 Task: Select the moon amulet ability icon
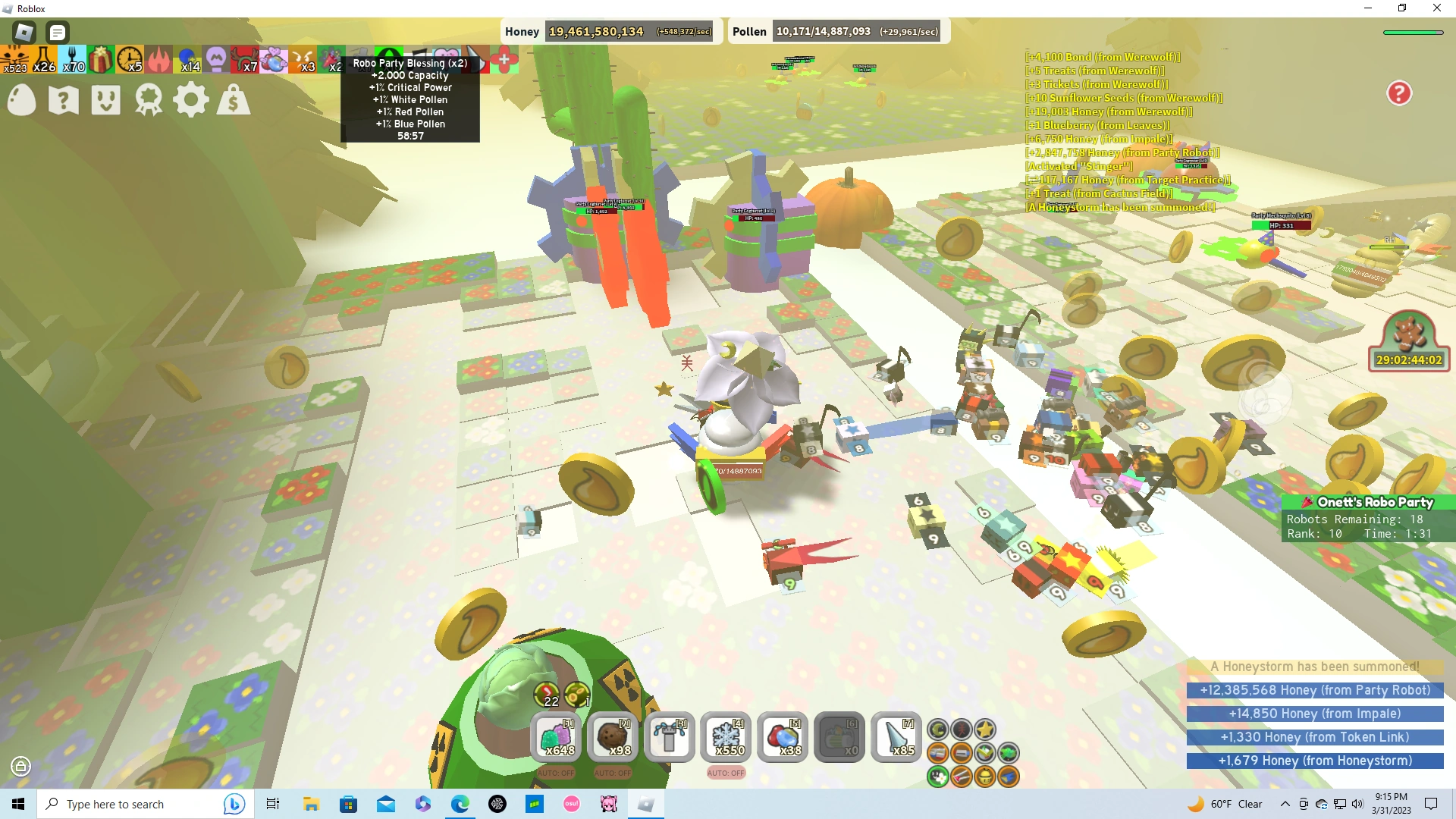(938, 729)
